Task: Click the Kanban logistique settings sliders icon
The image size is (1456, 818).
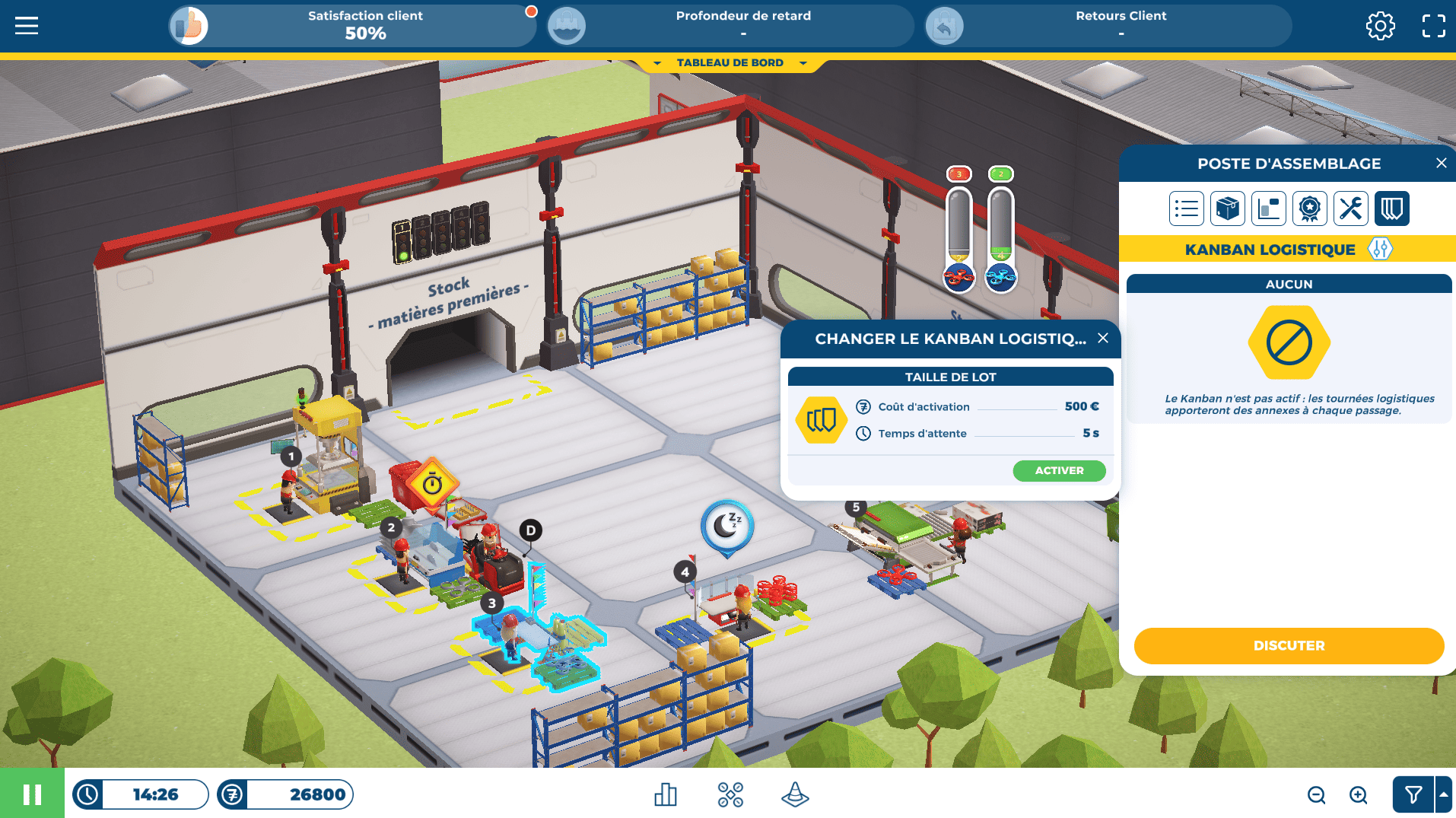Action: 1380,250
